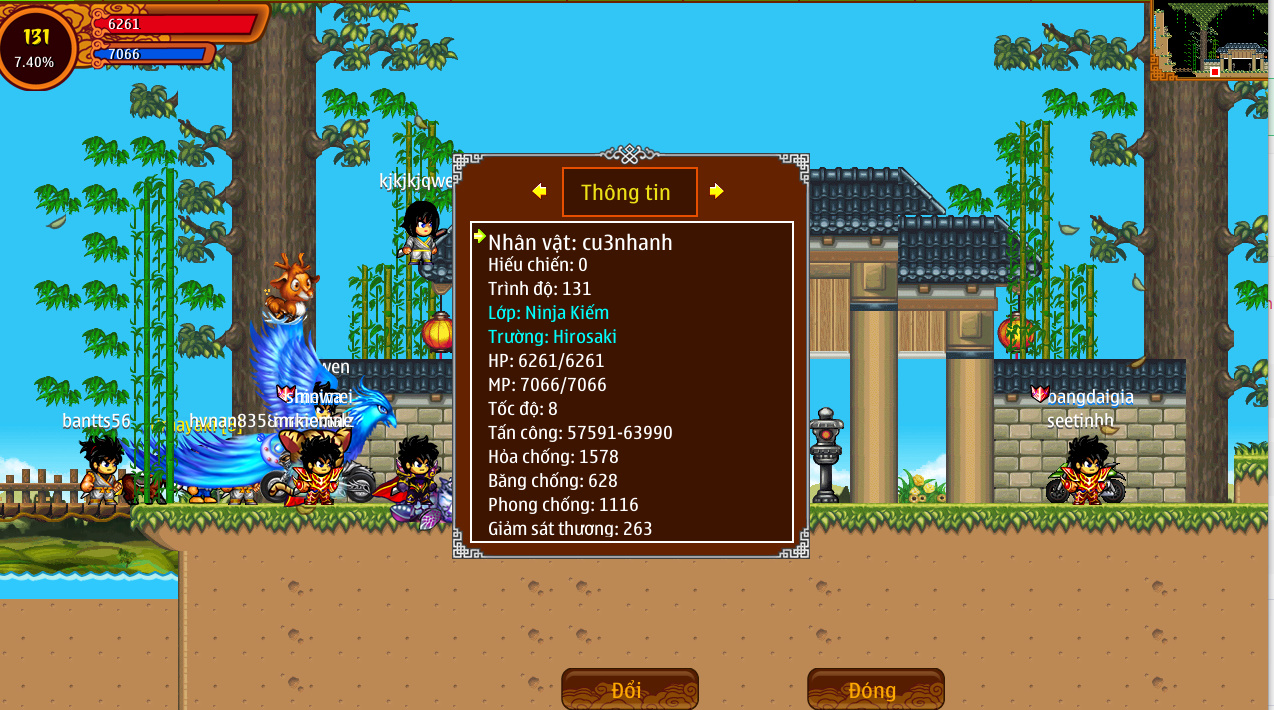Select the Trường: Hirosaki row
The width and height of the screenshot is (1274, 710).
pyautogui.click(x=552, y=337)
